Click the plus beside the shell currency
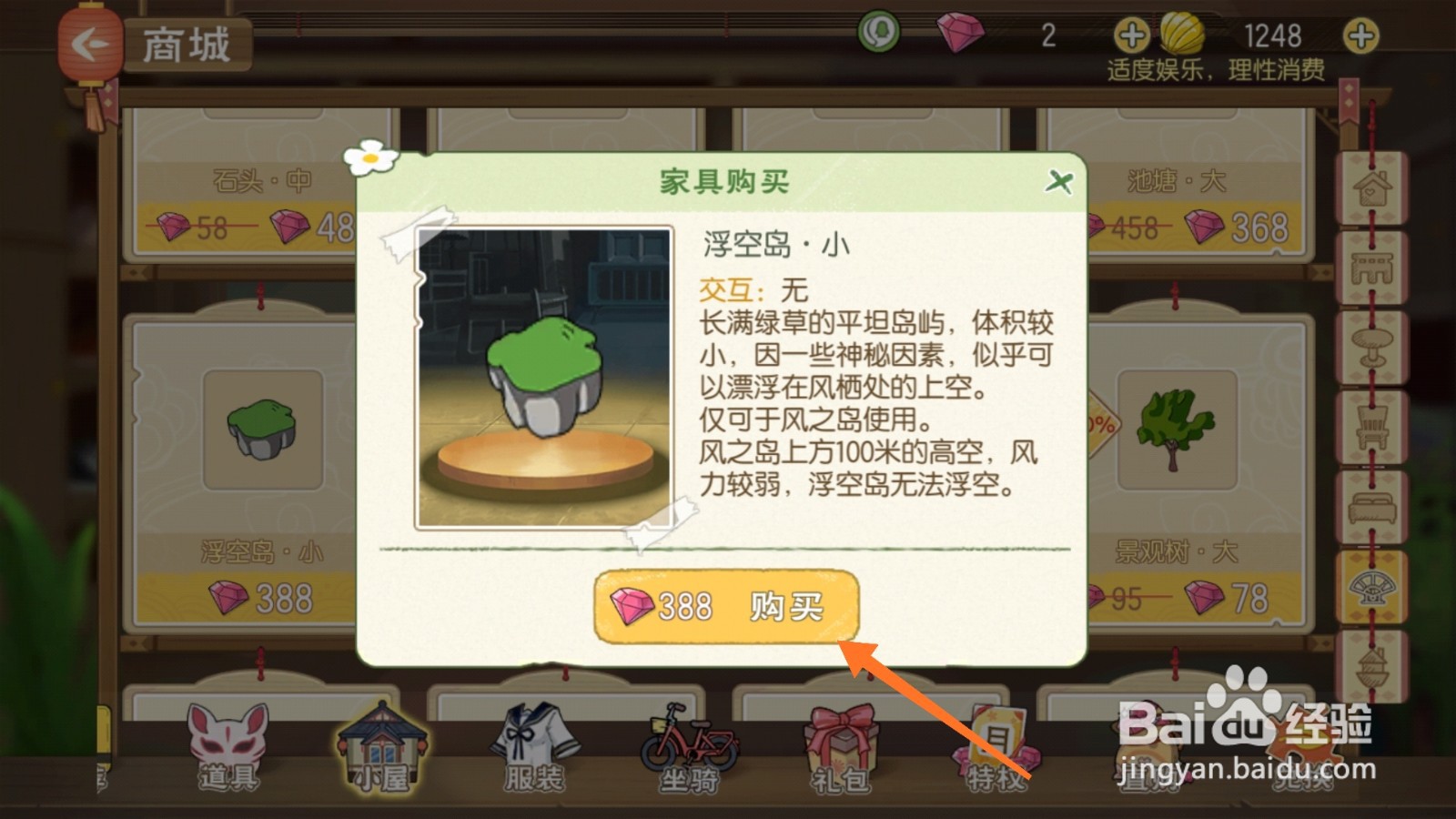Viewport: 1456px width, 819px height. 1360,37
